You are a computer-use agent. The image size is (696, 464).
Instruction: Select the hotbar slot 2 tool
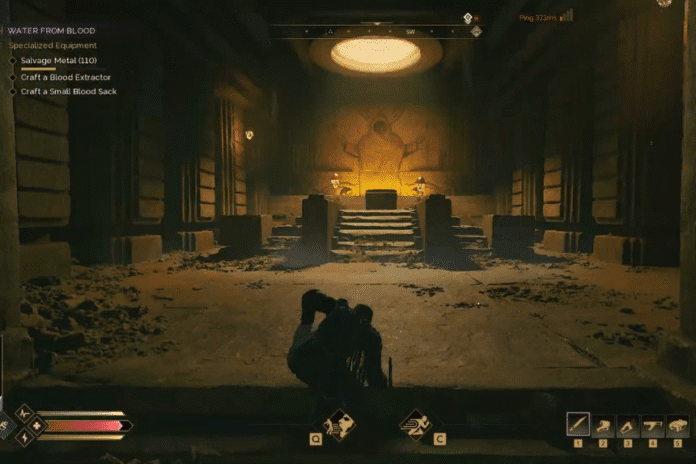coord(603,424)
